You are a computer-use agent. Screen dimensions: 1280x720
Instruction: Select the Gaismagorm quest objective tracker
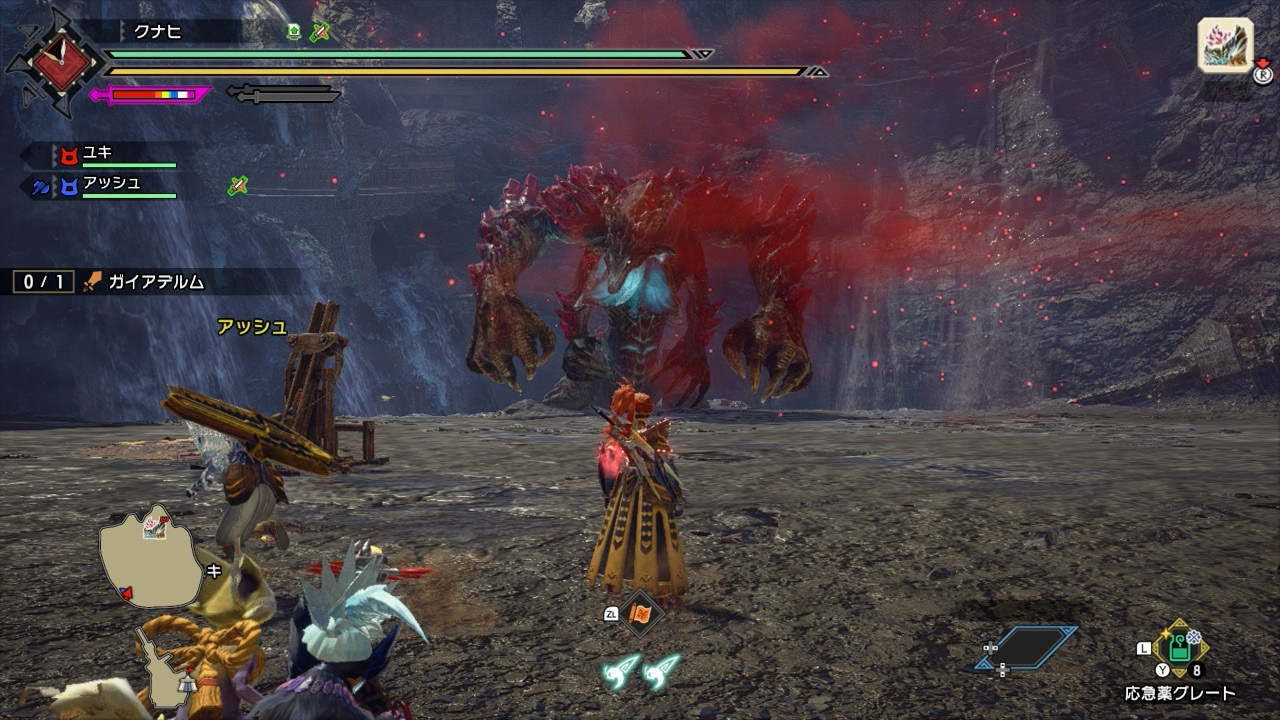tap(110, 282)
